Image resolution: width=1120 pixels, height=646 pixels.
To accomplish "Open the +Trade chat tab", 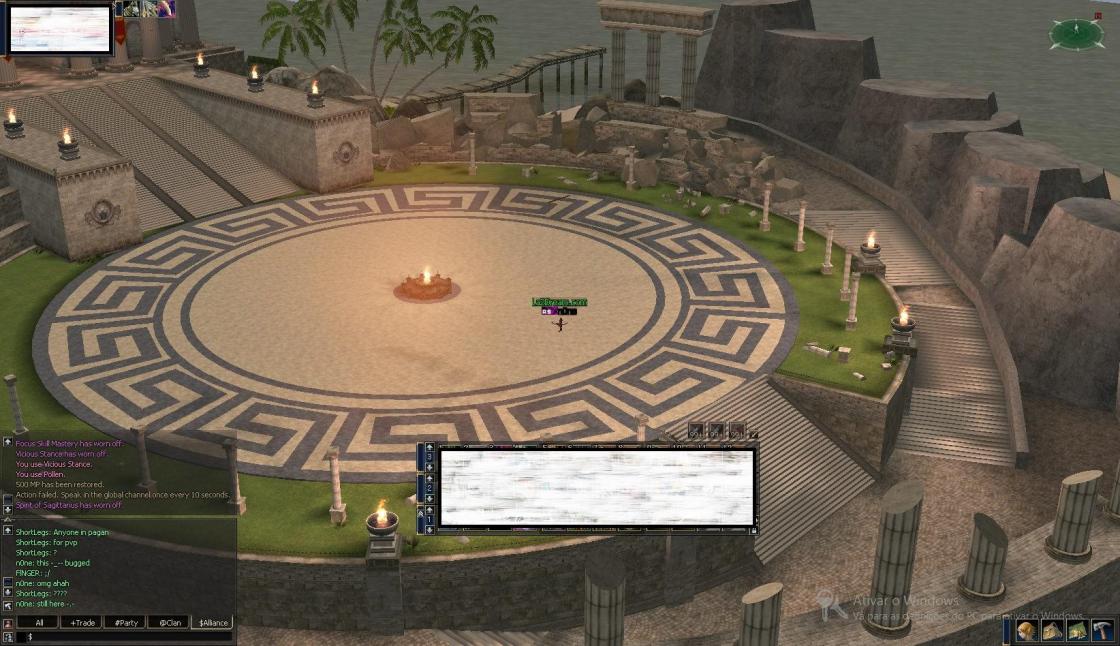I will [x=82, y=622].
